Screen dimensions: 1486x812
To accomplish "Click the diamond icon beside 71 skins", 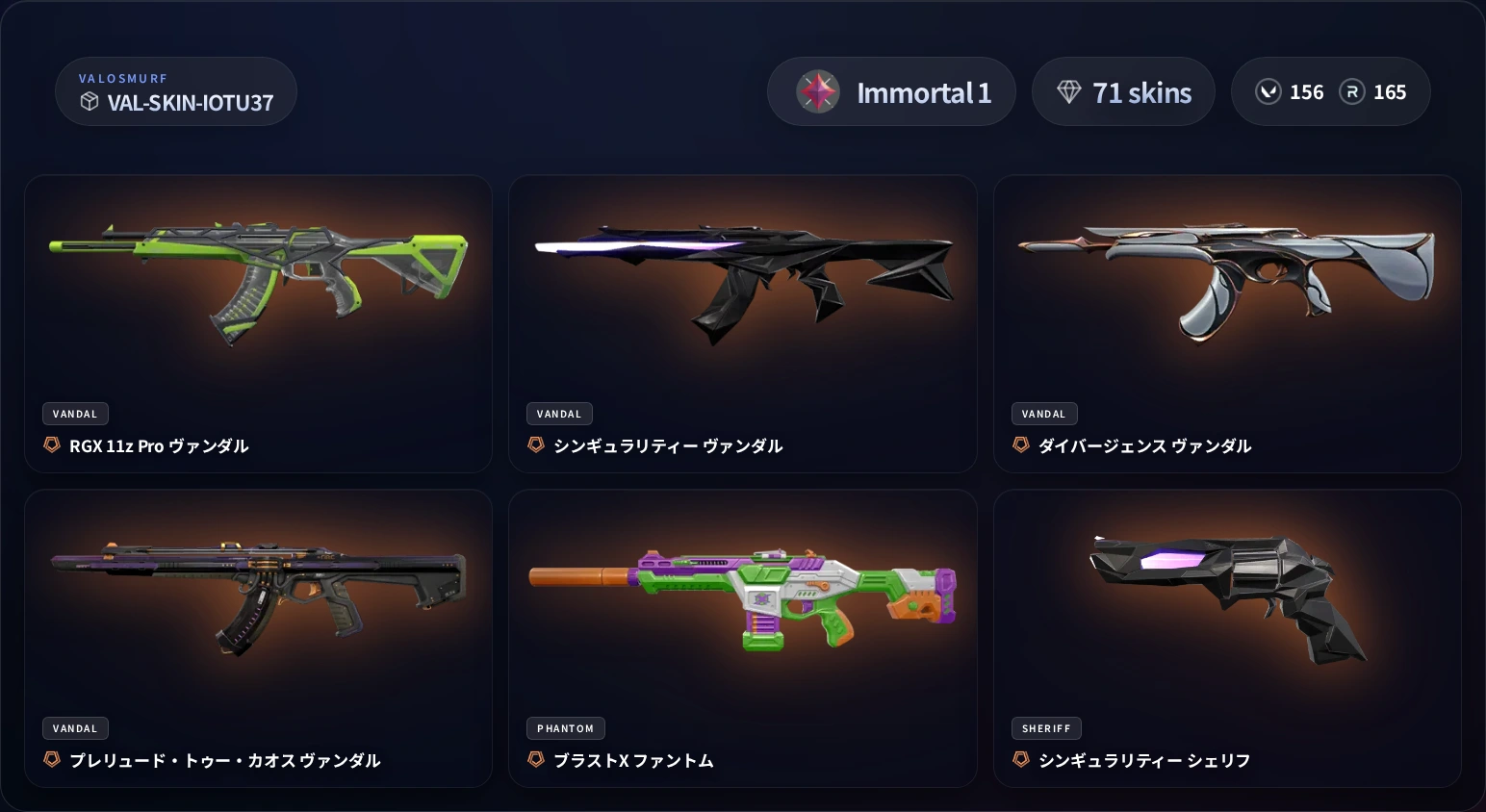I will 1070,91.
